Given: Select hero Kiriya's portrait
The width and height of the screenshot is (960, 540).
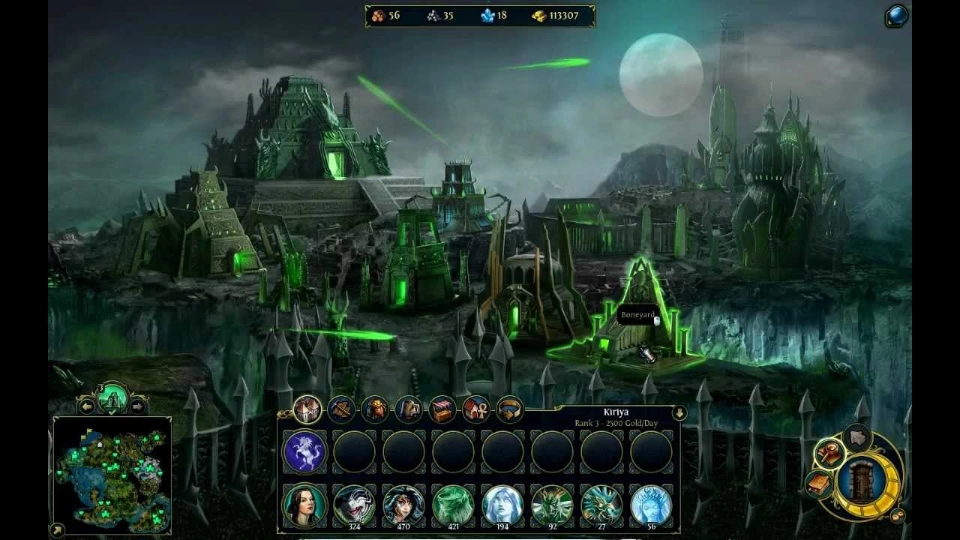Looking at the screenshot, I should (x=305, y=504).
